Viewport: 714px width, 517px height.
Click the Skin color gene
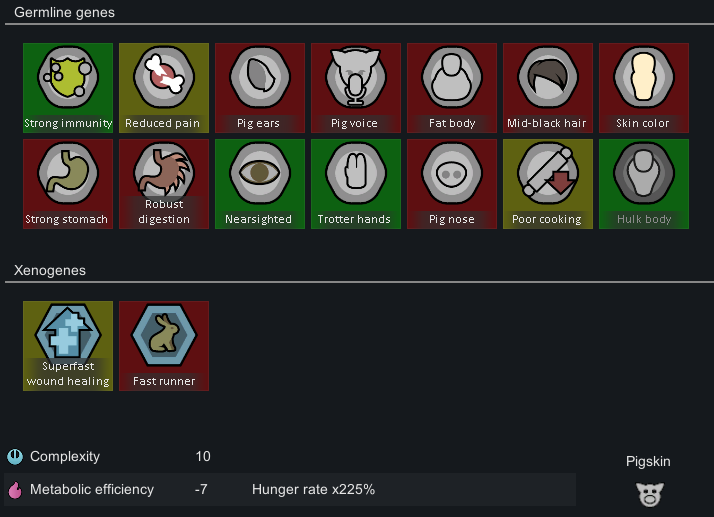(644, 87)
